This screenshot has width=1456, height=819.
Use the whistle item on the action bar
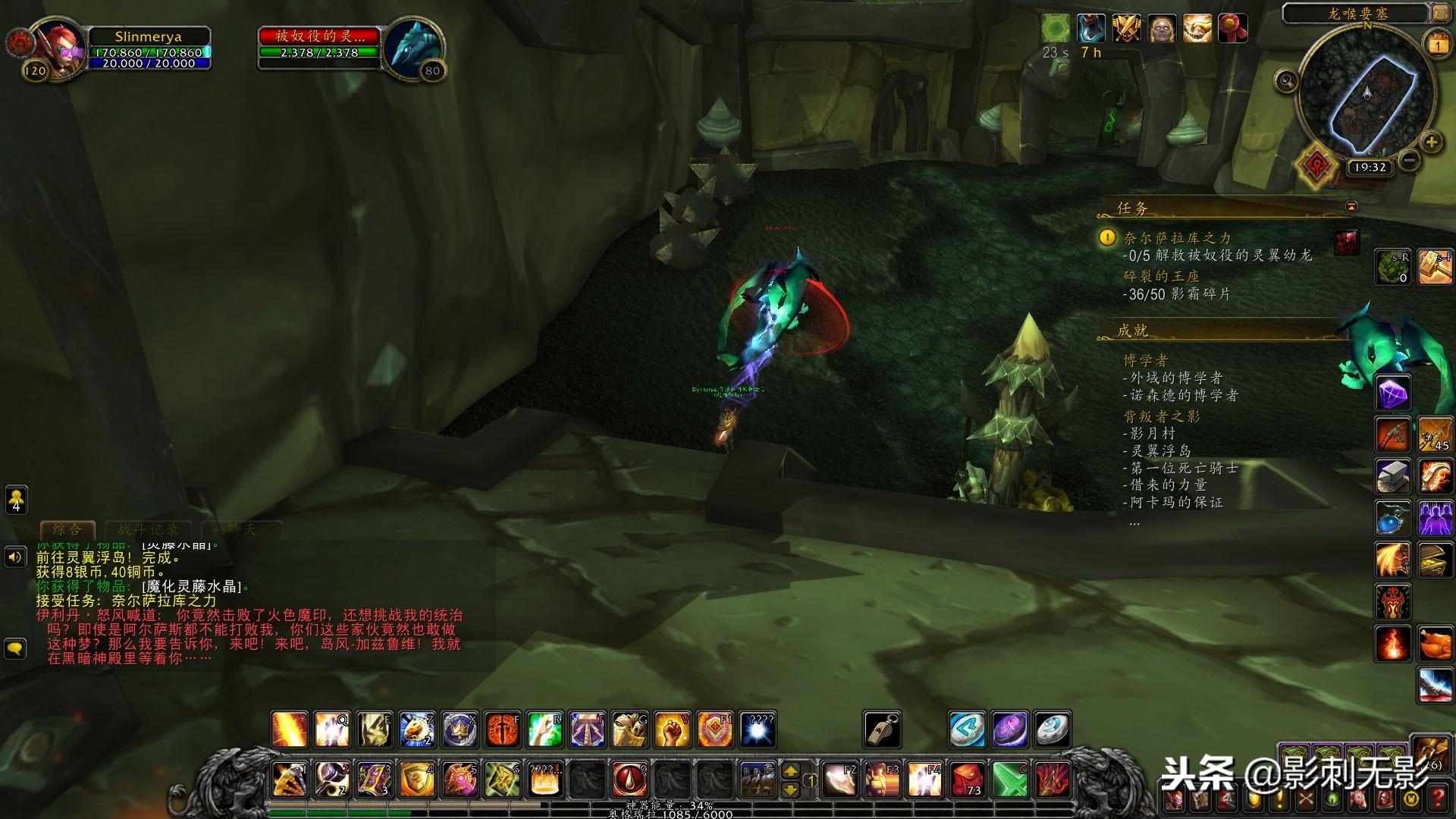pos(882,730)
